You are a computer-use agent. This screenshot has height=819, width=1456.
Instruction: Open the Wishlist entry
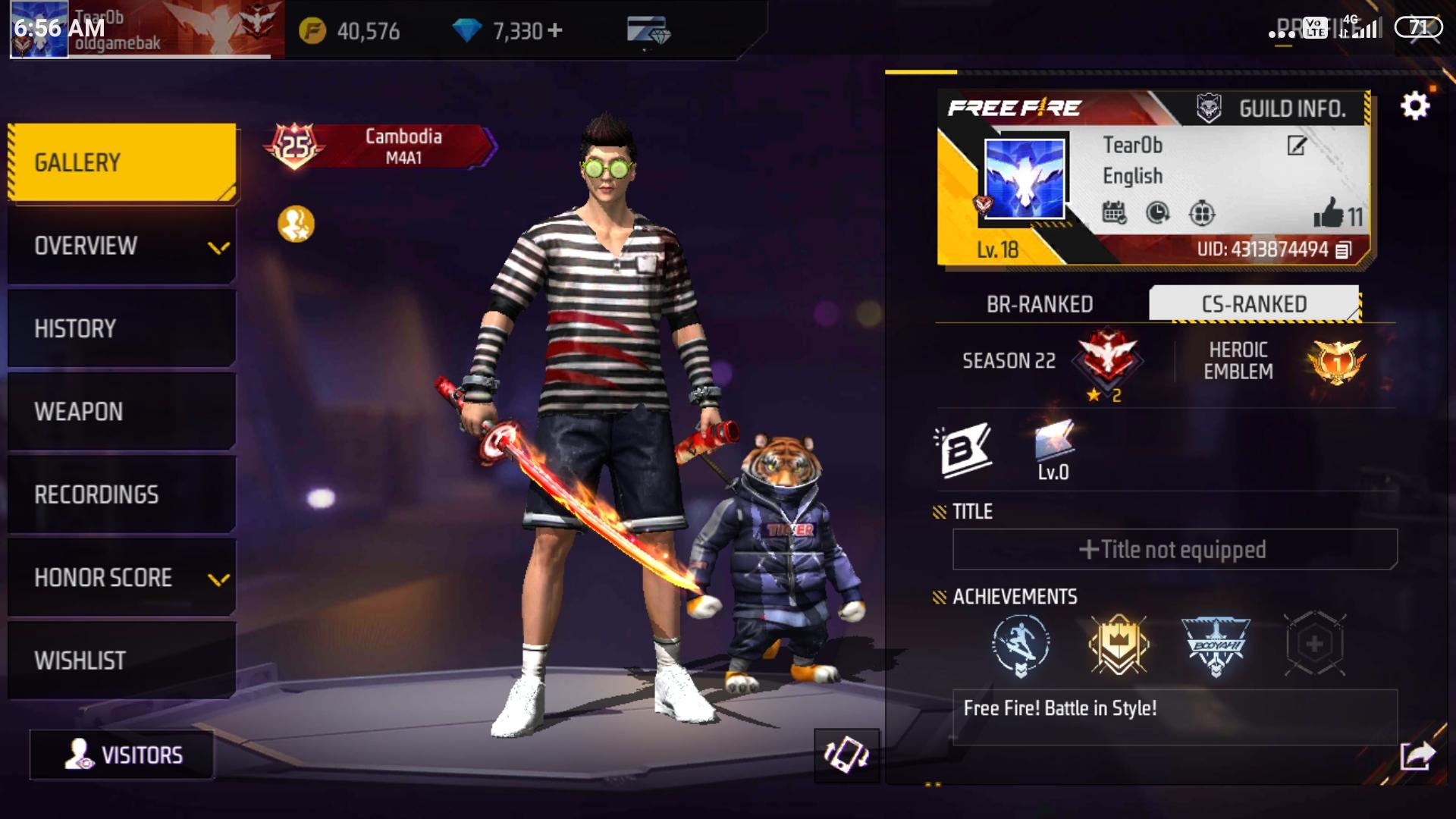(121, 661)
